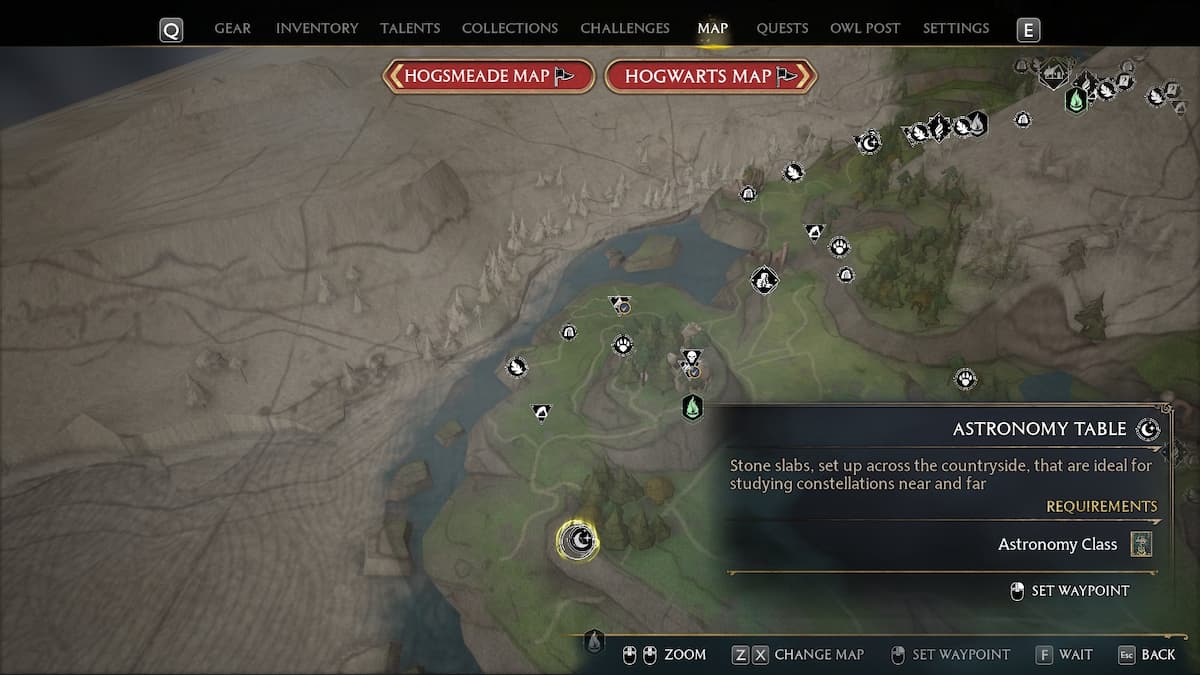
Task: Select the Map tab
Action: click(x=713, y=28)
